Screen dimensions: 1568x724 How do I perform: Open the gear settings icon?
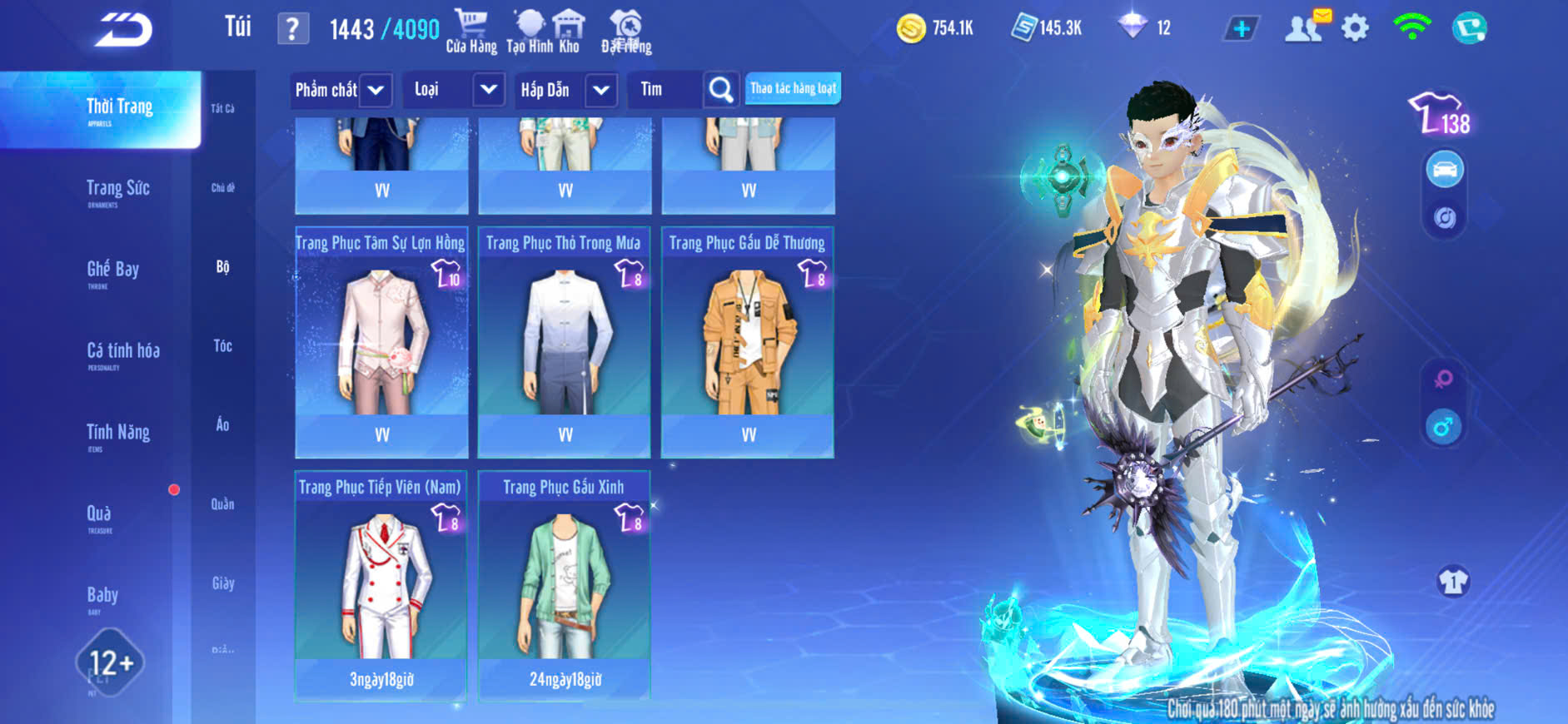coord(1355,29)
